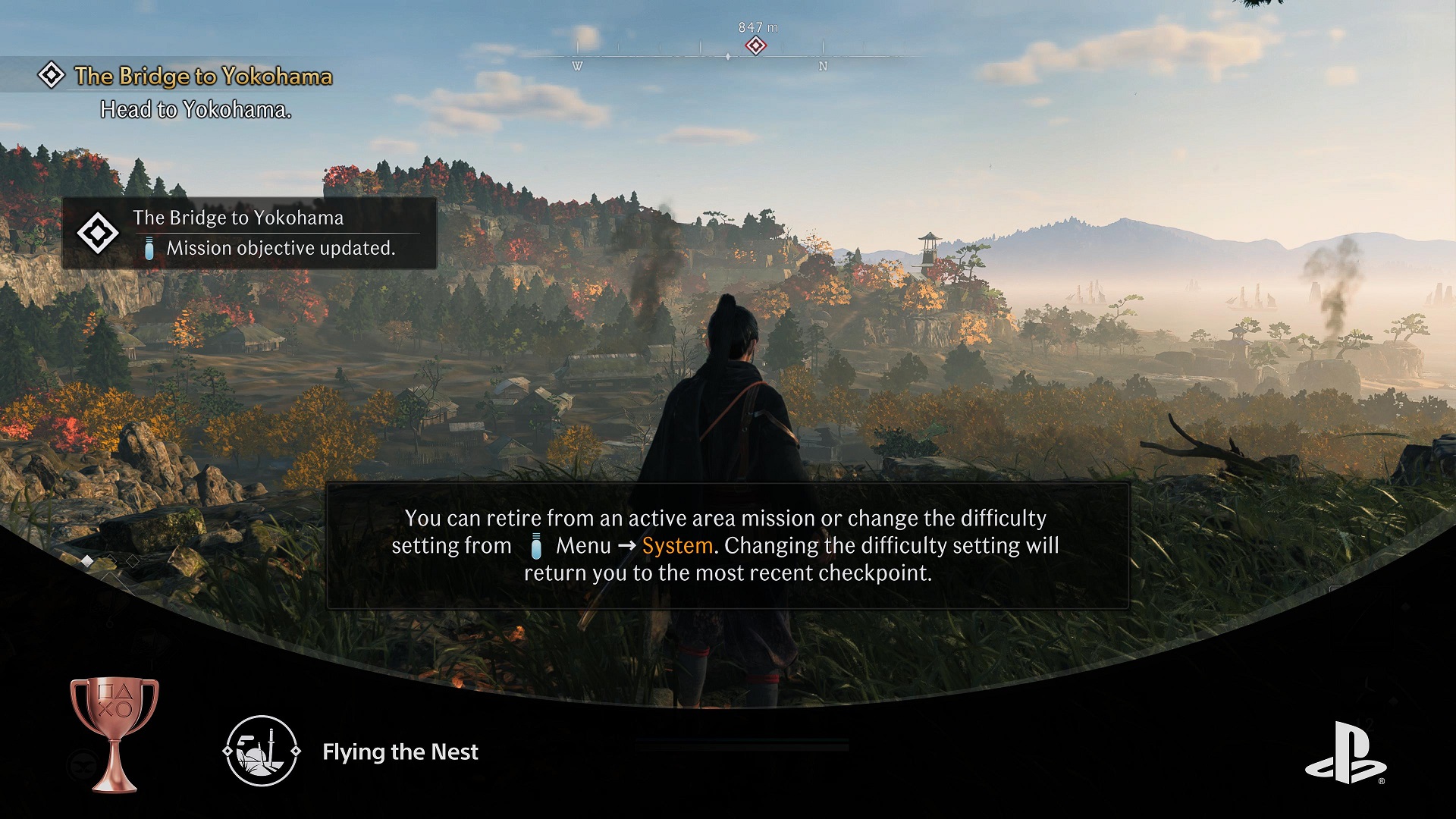1456x819 pixels.
Task: Open the Flying the Nest trophy notification
Action: (x=400, y=752)
